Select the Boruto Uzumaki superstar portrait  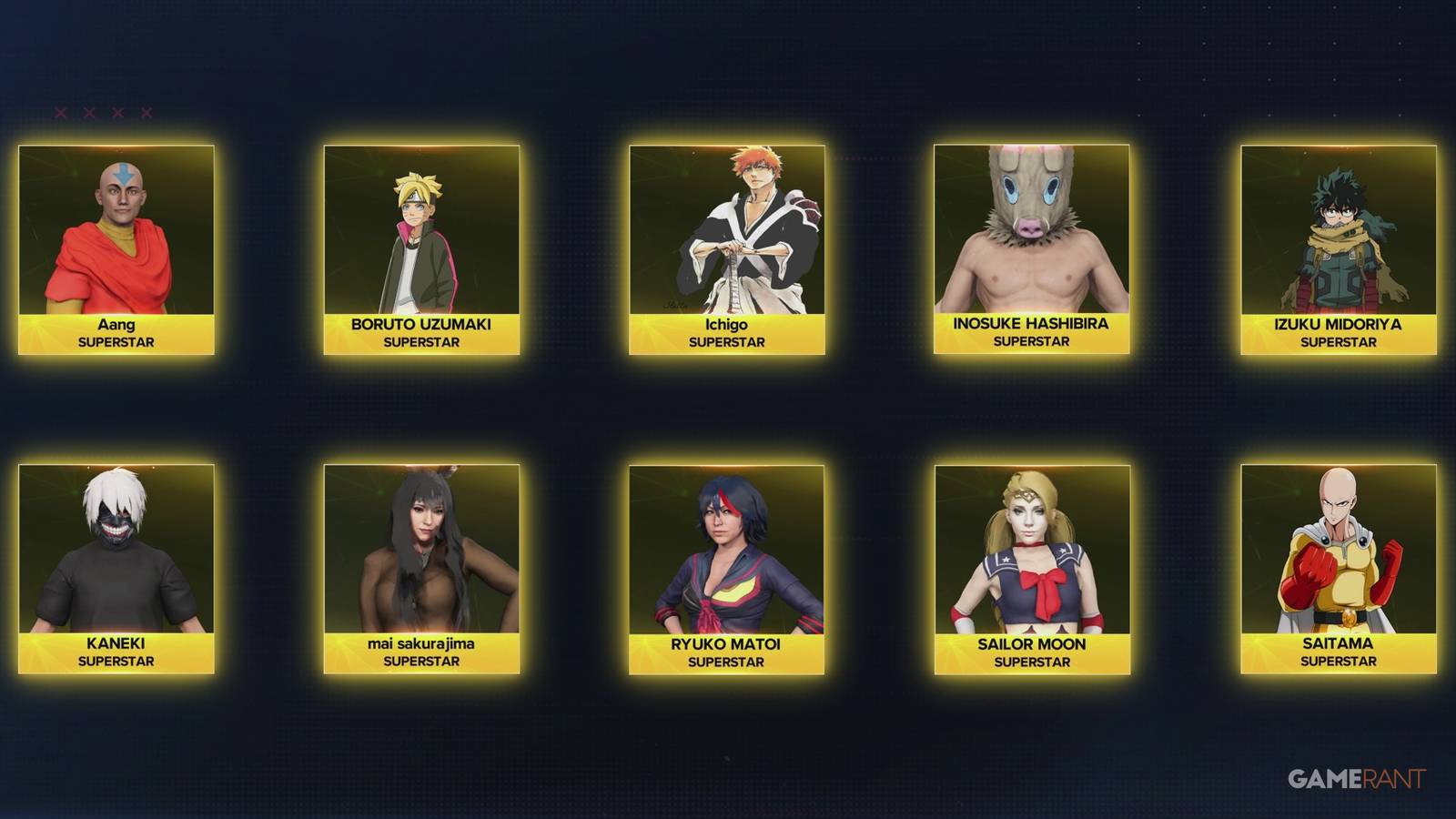pyautogui.click(x=420, y=227)
